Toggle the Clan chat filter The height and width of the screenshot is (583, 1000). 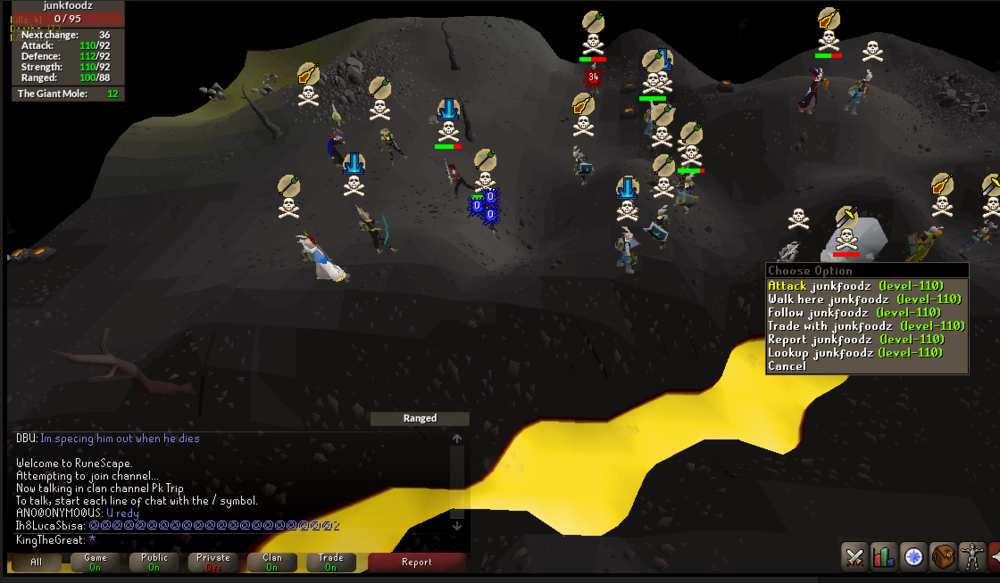coord(272,562)
